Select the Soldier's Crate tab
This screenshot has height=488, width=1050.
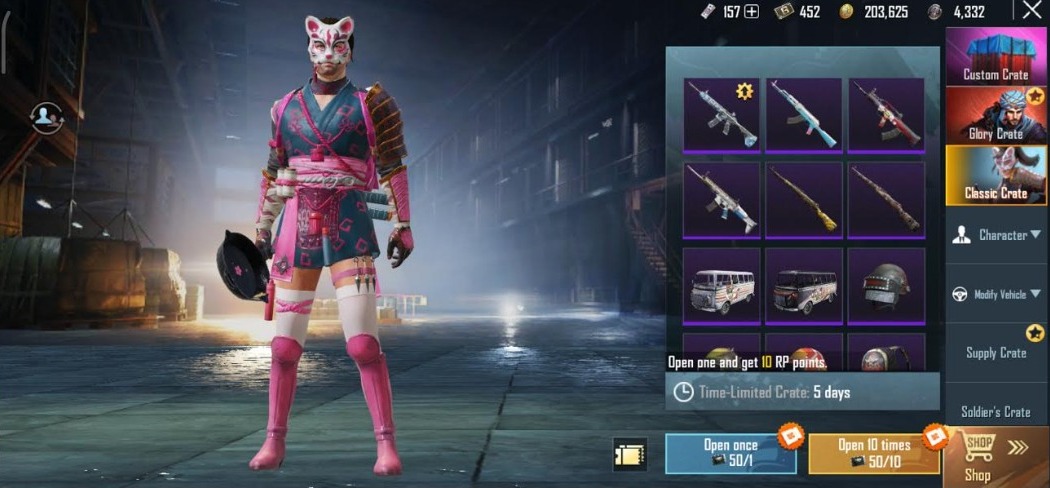[996, 411]
